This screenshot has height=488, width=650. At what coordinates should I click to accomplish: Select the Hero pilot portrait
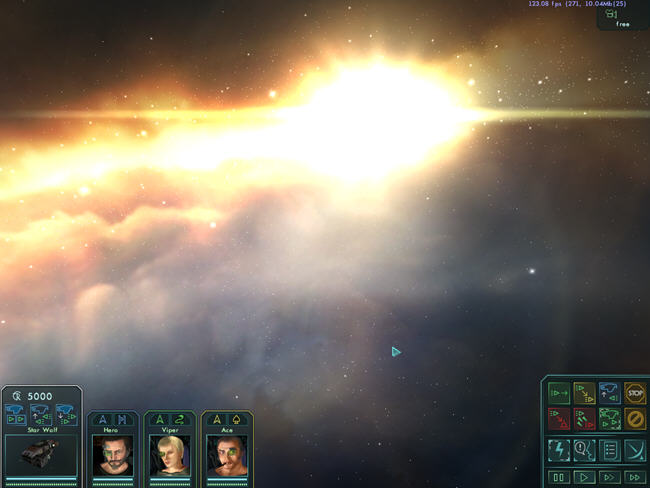click(112, 454)
